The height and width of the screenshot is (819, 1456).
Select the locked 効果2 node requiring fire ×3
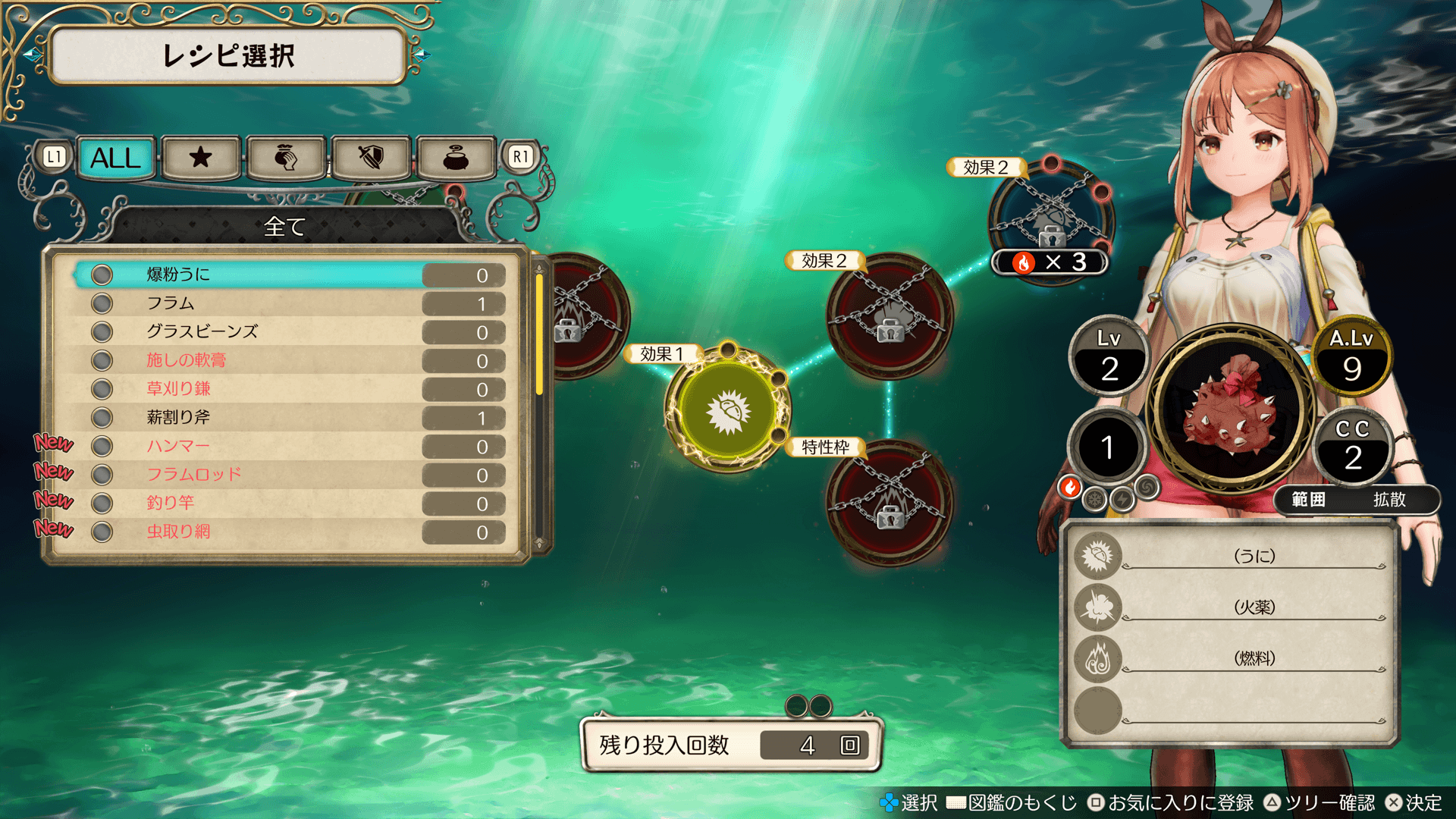(x=1050, y=220)
